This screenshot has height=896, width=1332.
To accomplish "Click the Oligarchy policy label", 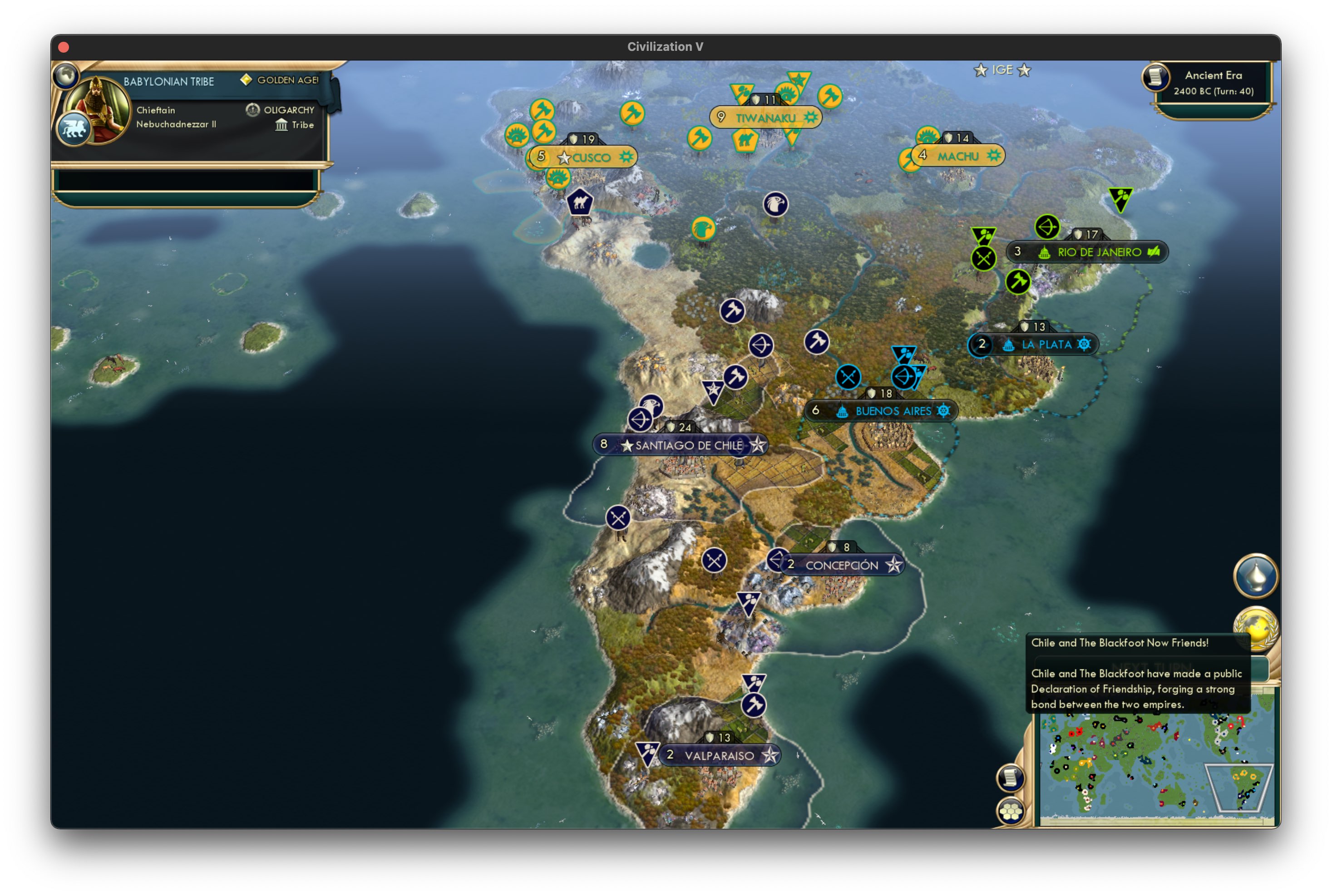I will point(289,109).
